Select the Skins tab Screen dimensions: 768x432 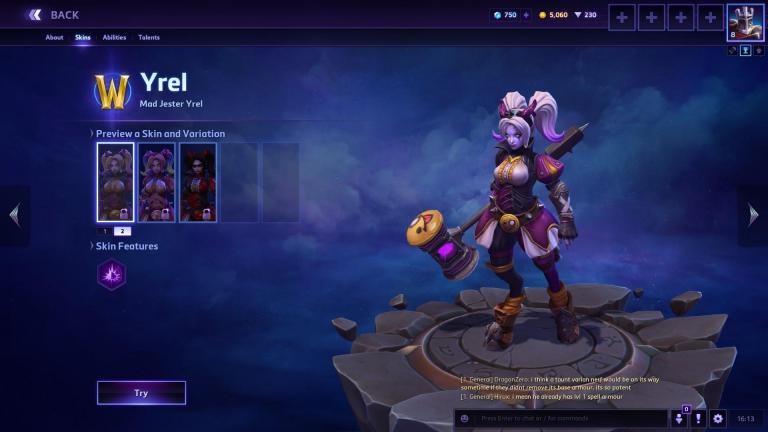[x=82, y=38]
